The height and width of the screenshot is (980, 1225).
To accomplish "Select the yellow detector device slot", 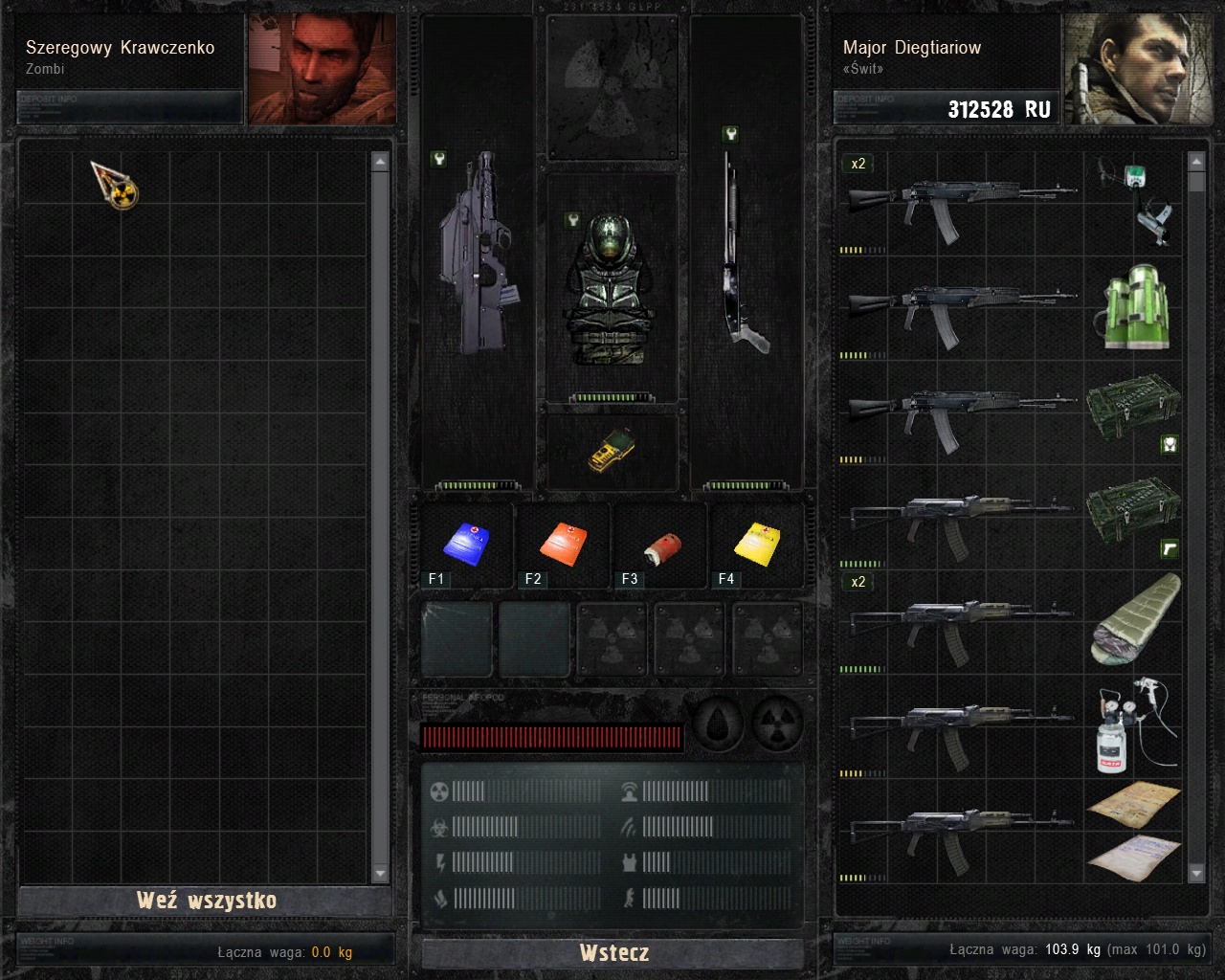I will (612, 450).
